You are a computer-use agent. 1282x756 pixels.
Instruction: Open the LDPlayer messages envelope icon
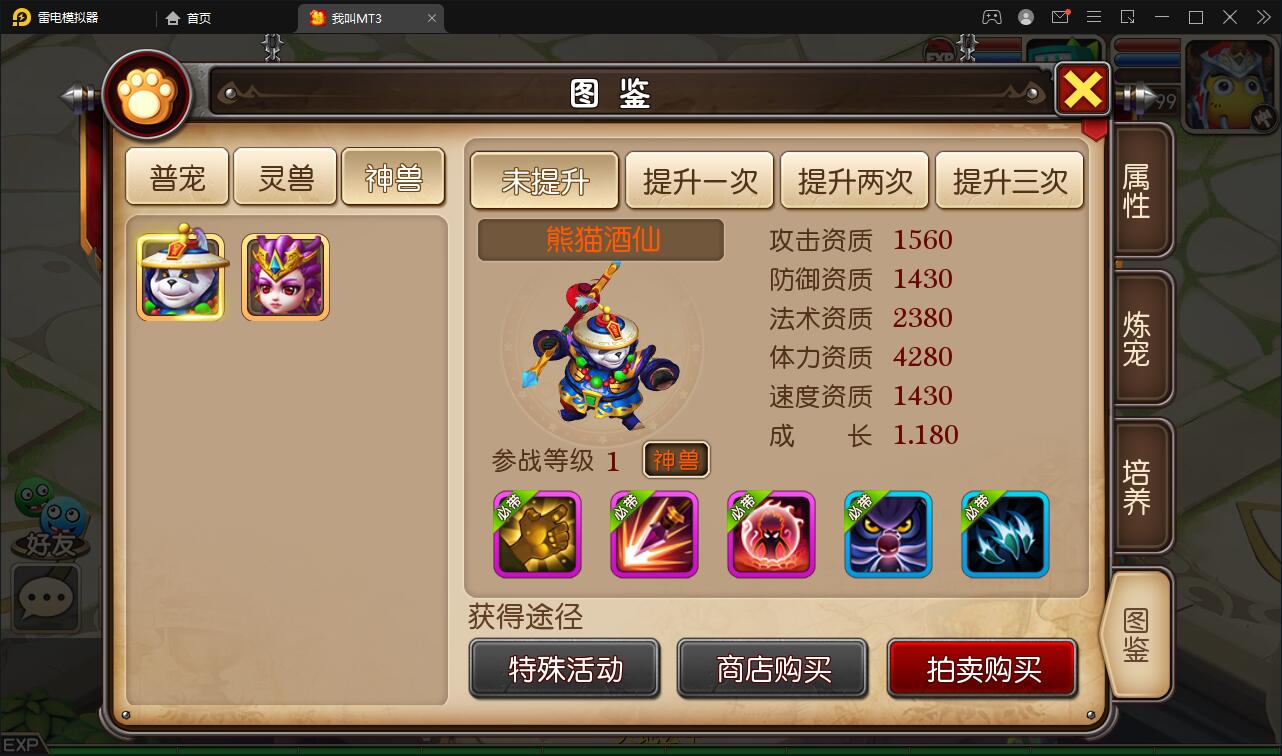pyautogui.click(x=1060, y=17)
